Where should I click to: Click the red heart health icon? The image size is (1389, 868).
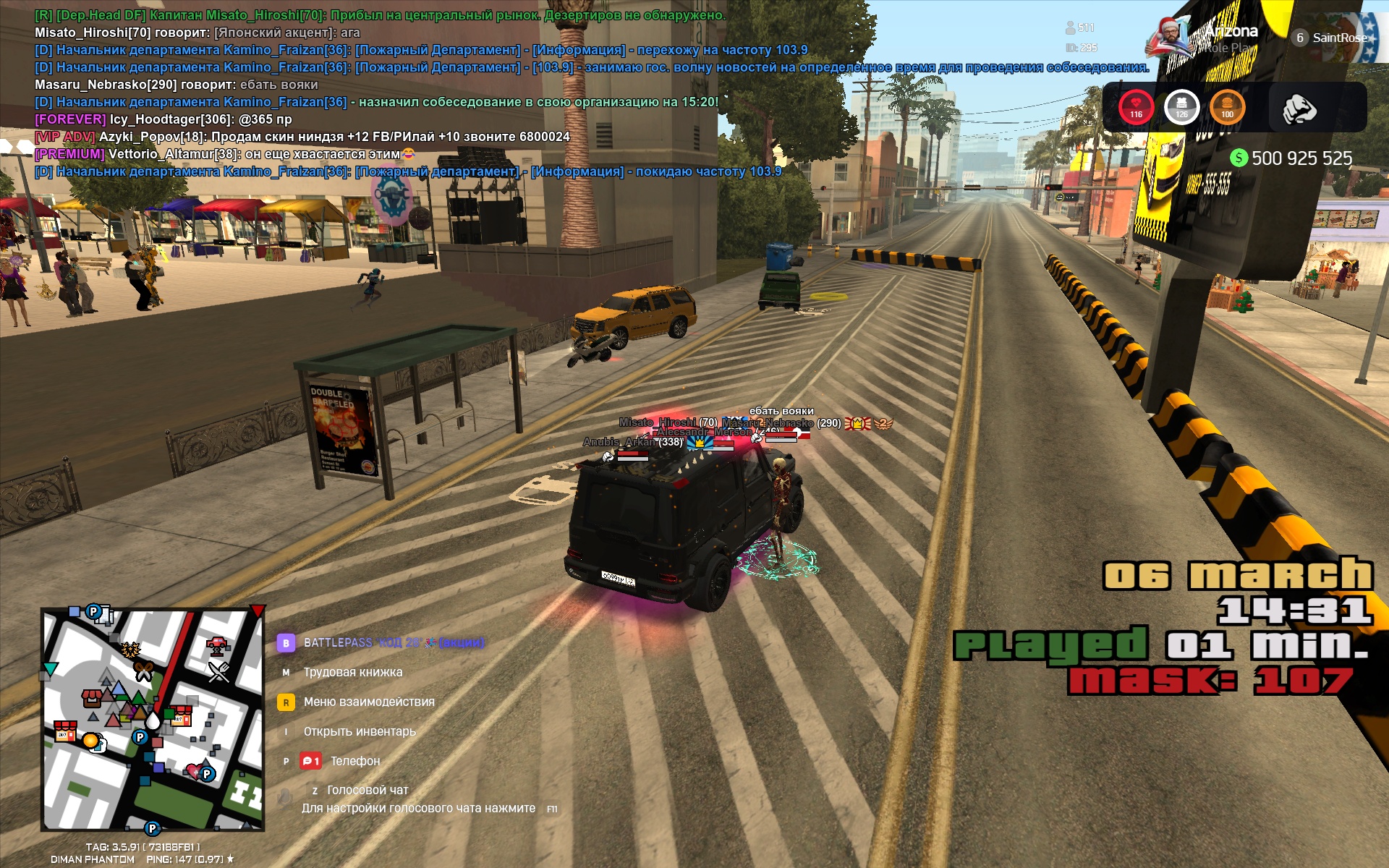click(x=1136, y=108)
